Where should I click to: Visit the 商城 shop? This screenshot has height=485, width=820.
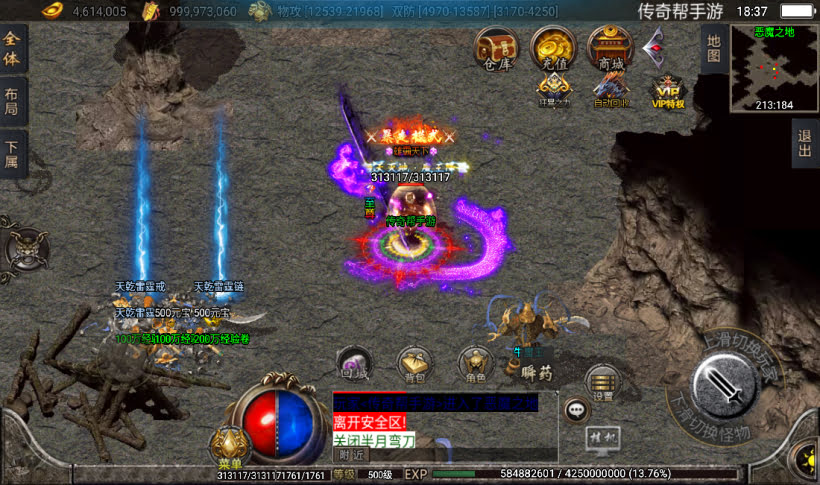click(610, 47)
